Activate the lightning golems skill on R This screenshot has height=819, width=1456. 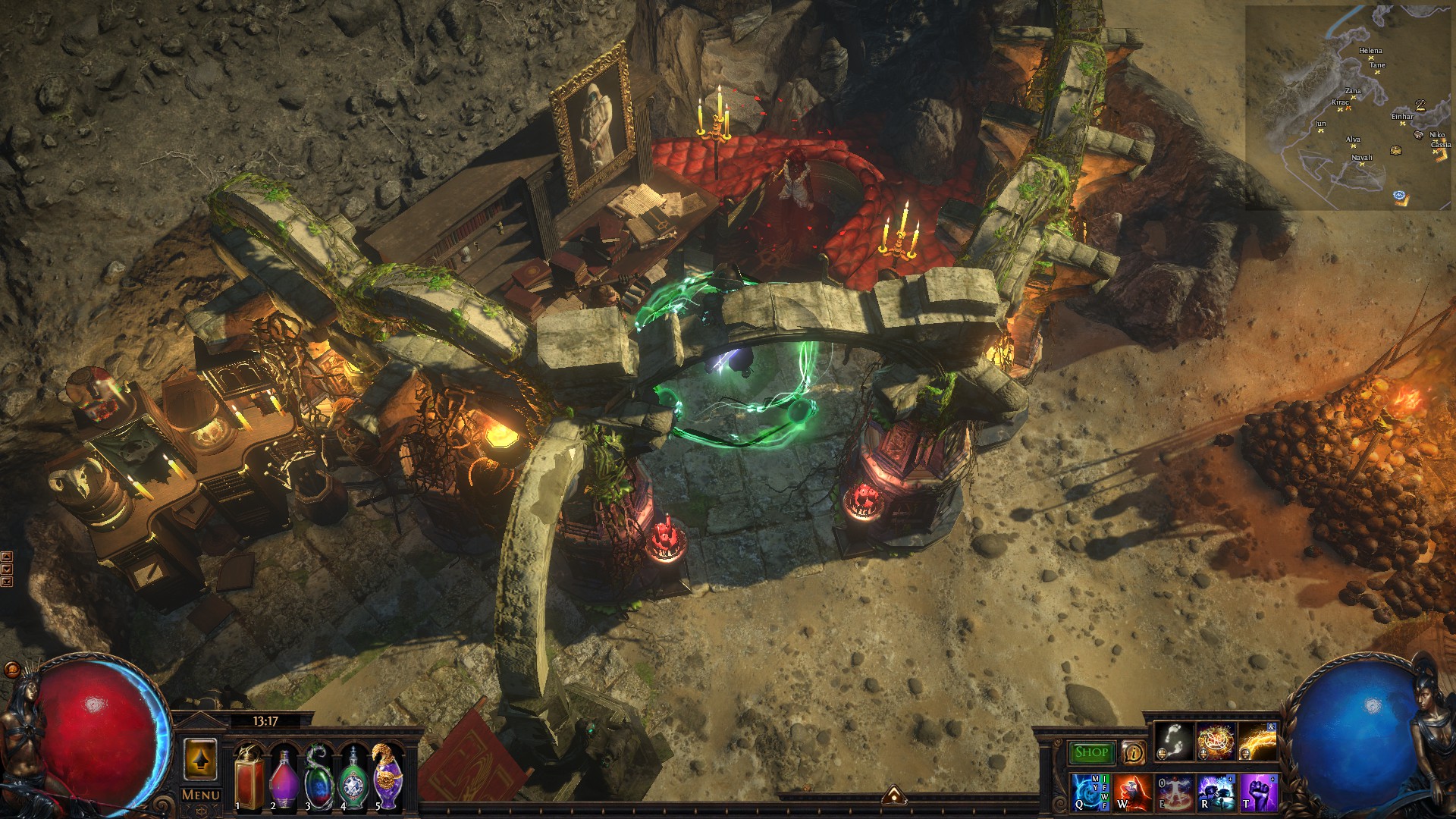click(x=1216, y=792)
